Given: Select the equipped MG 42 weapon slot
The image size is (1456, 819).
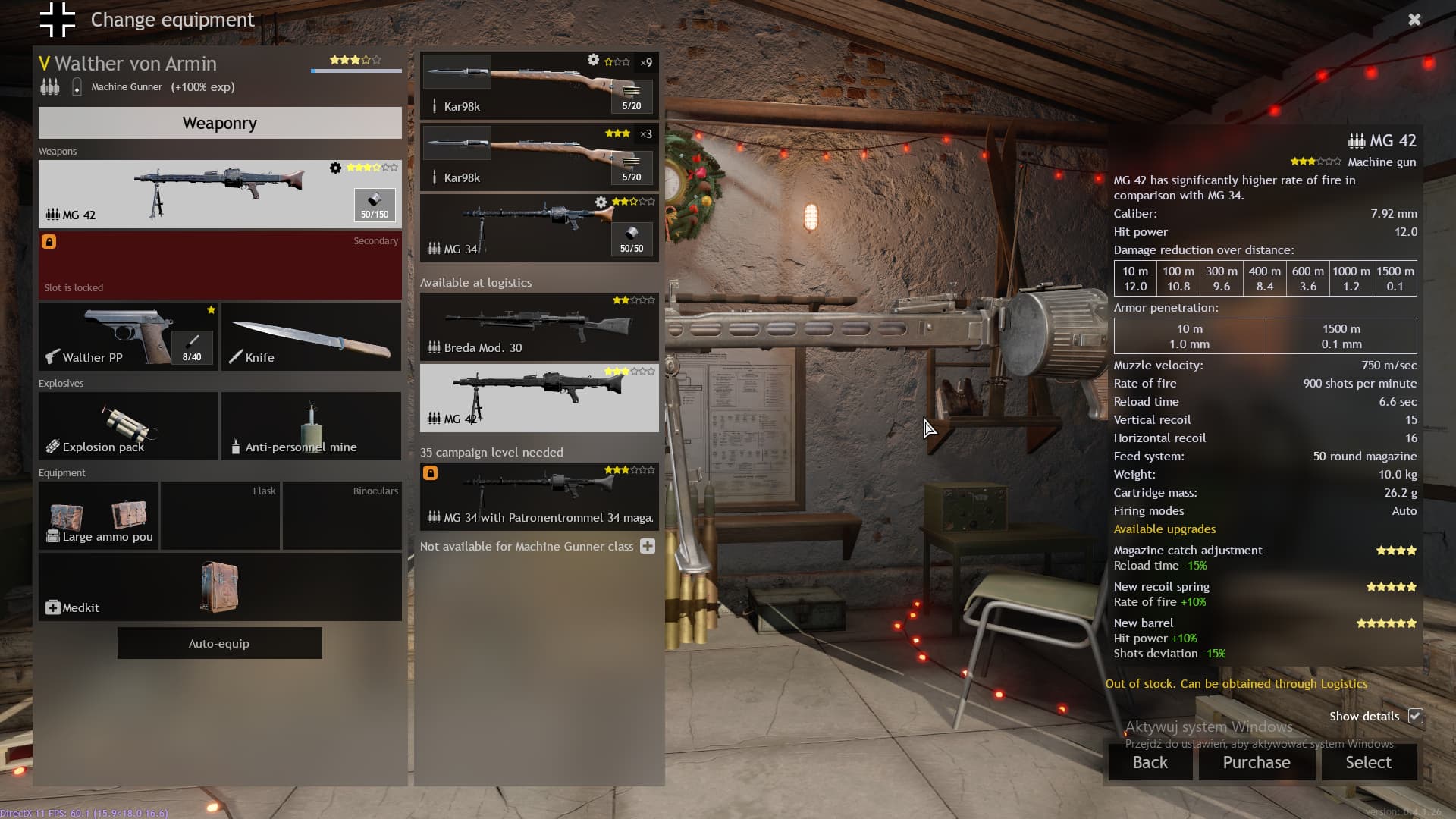Looking at the screenshot, I should pyautogui.click(x=220, y=194).
